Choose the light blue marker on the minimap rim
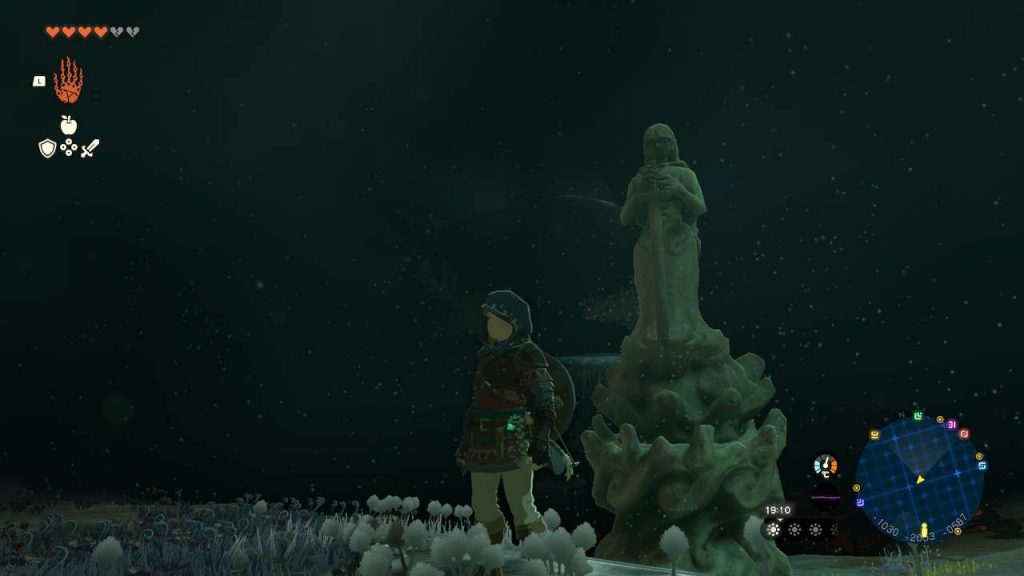Image resolution: width=1024 pixels, height=576 pixels. (982, 465)
